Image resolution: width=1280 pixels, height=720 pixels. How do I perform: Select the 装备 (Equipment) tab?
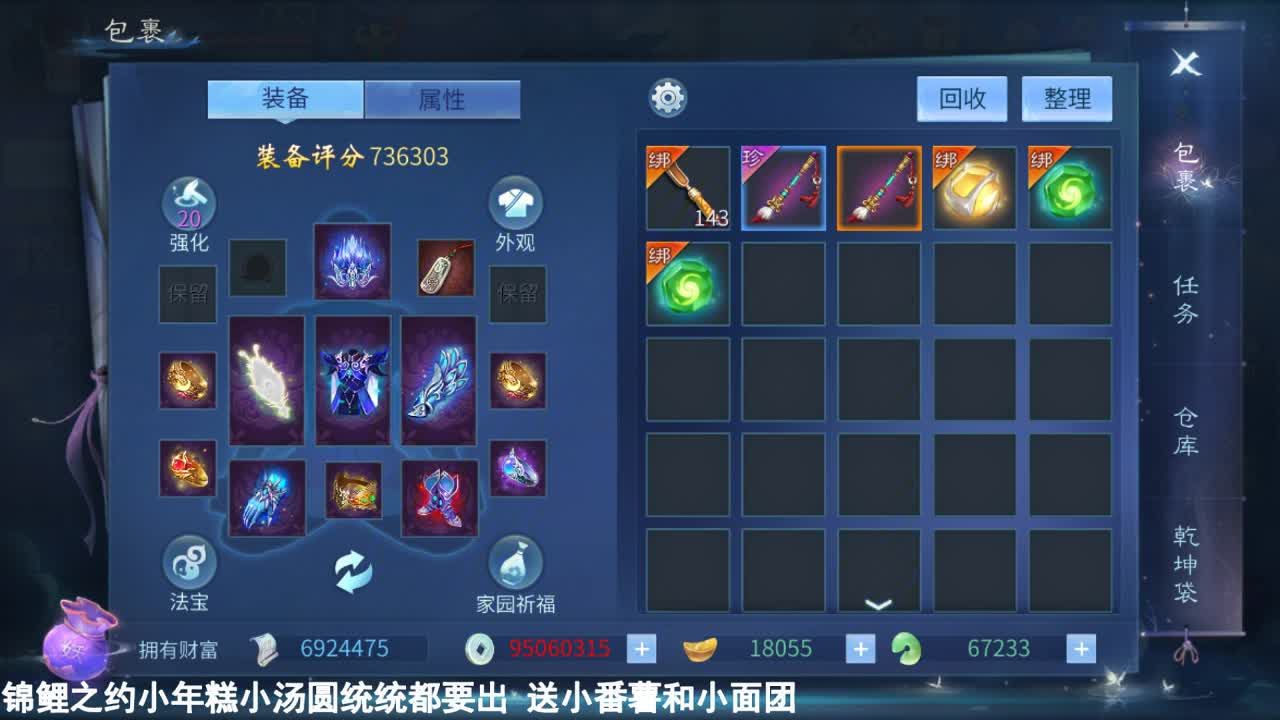click(283, 100)
